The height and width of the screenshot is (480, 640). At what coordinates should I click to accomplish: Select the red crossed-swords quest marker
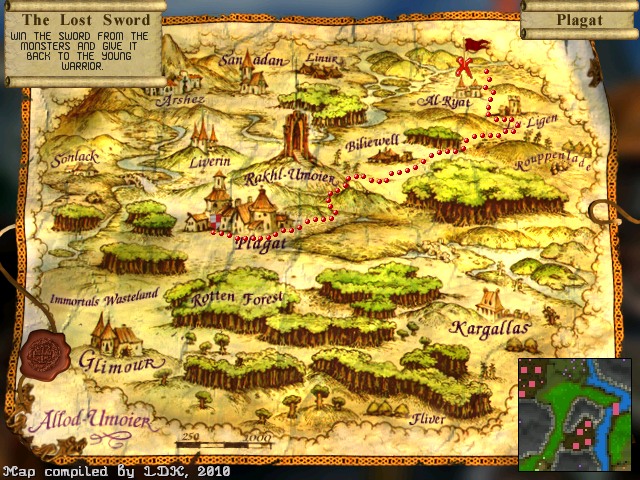coord(463,68)
